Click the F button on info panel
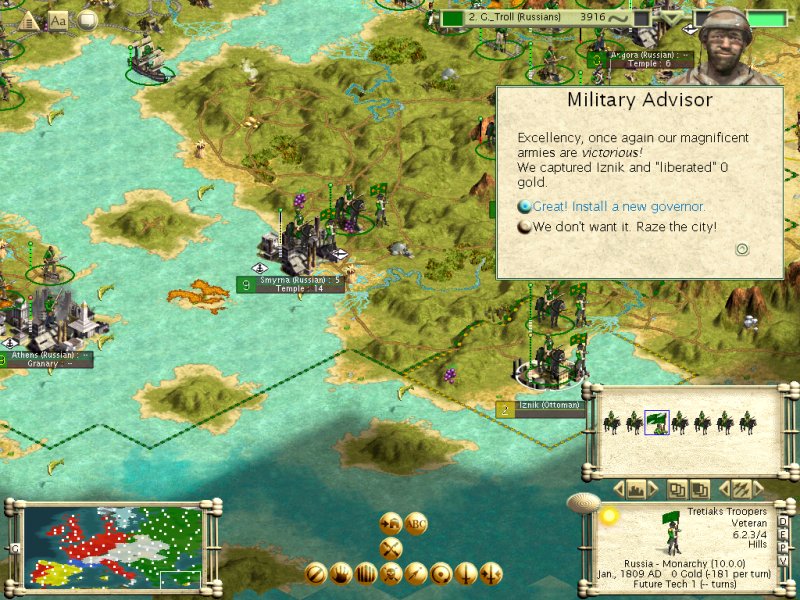The image size is (800, 600). click(x=781, y=532)
